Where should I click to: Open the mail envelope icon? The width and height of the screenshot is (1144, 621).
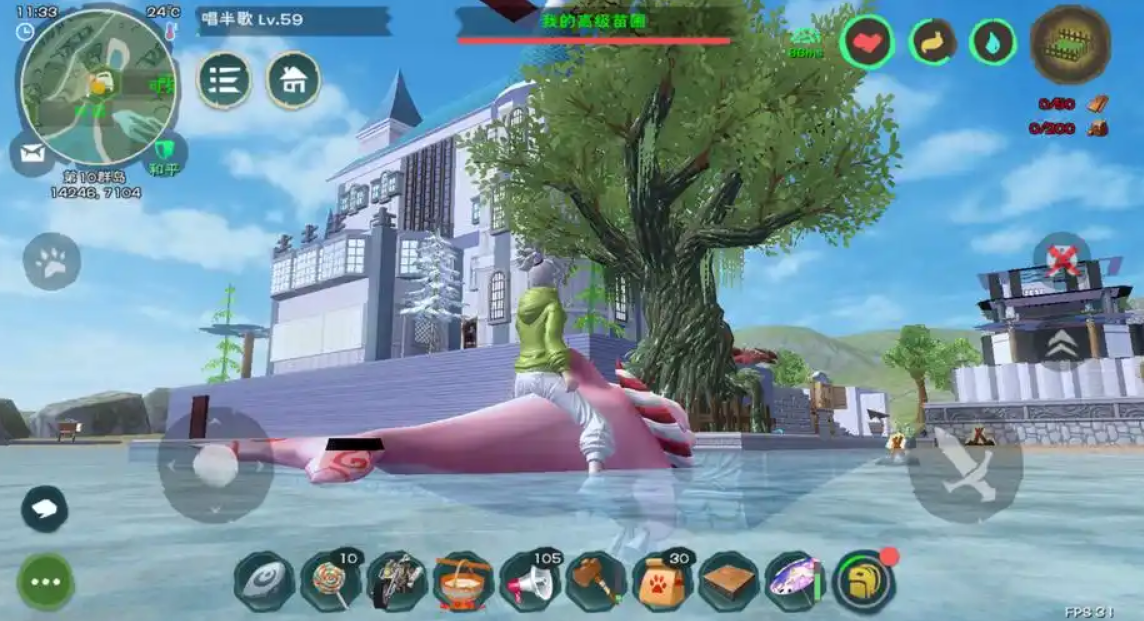pyautogui.click(x=32, y=154)
